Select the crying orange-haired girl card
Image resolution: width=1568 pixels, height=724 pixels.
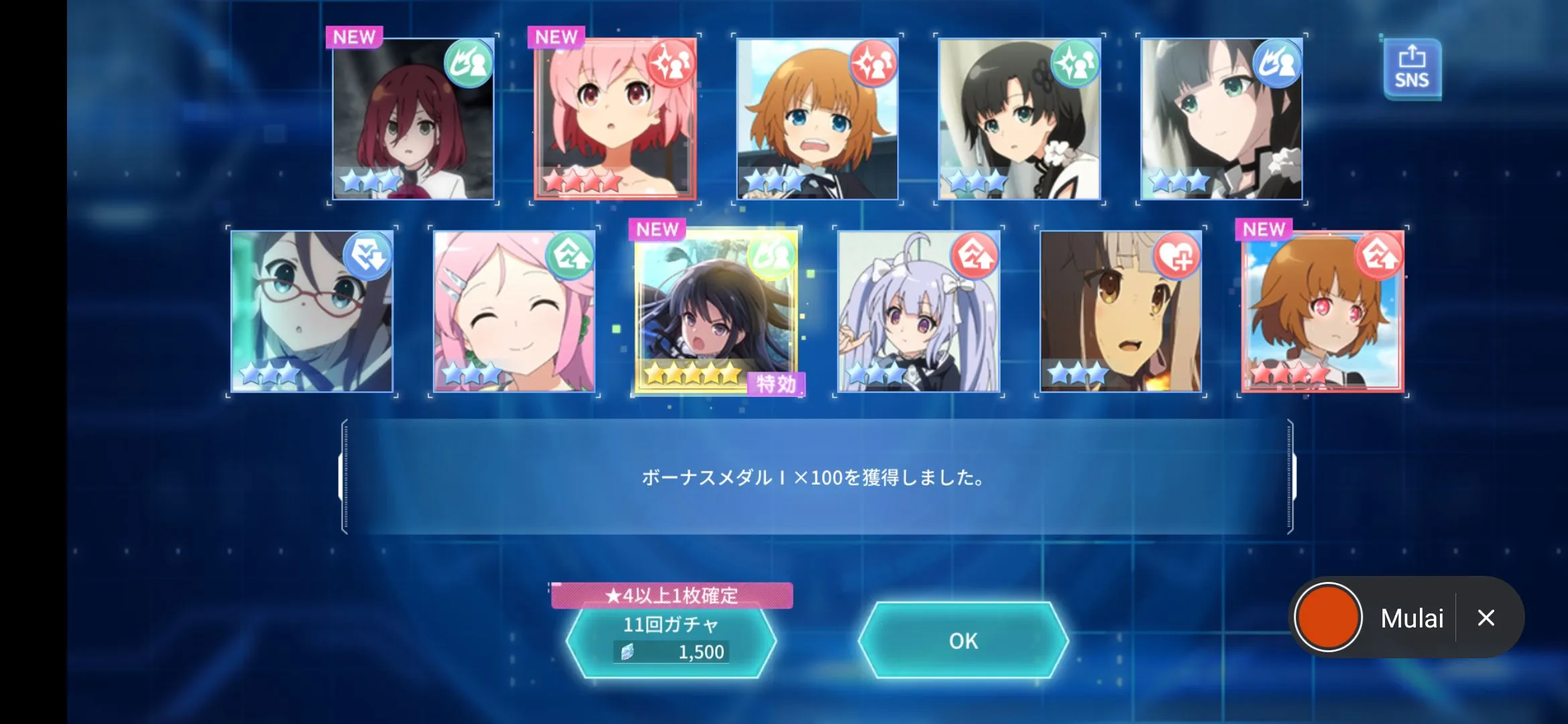click(817, 119)
